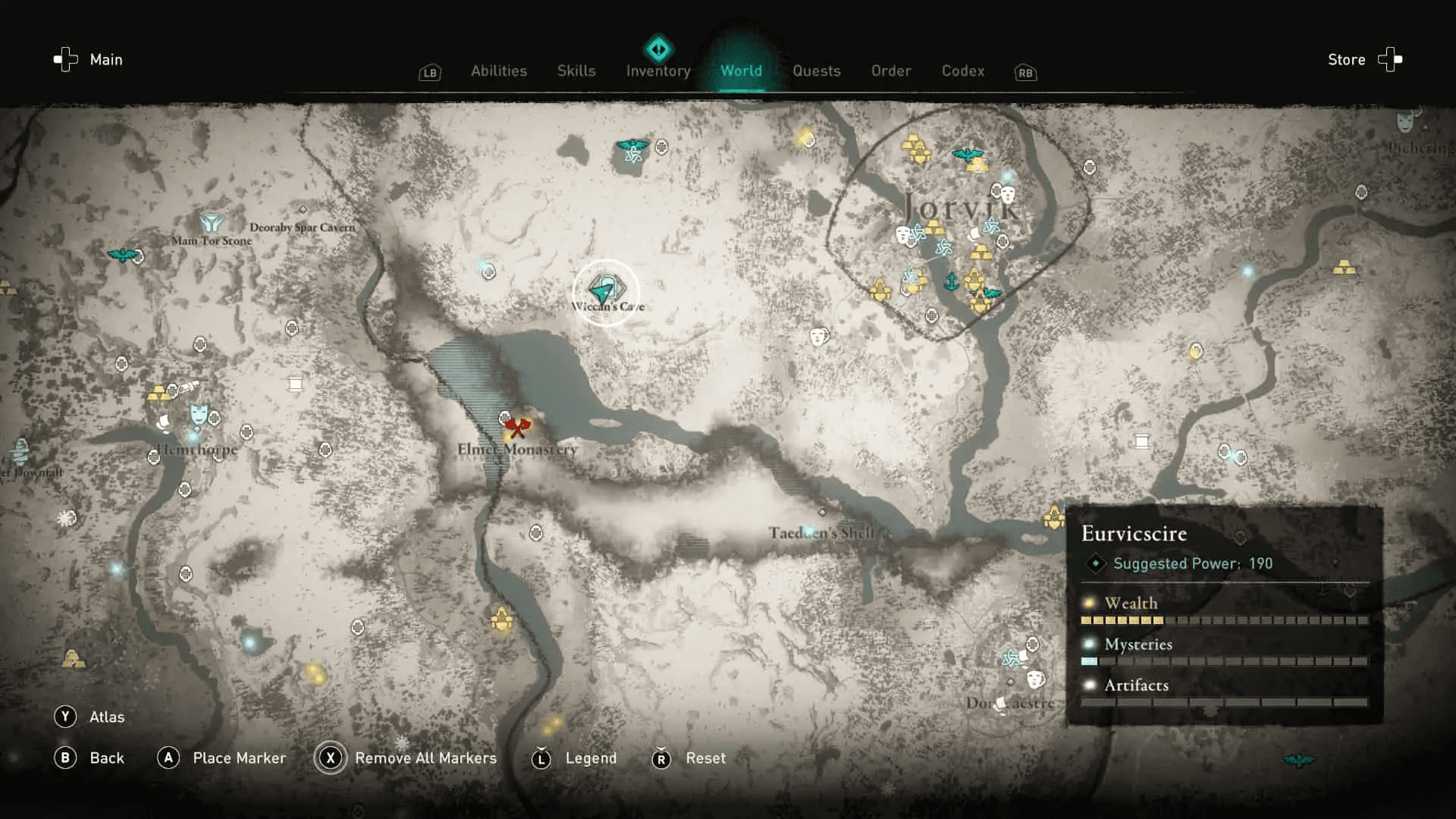
Task: Switch to the Skills tab
Action: 576,71
